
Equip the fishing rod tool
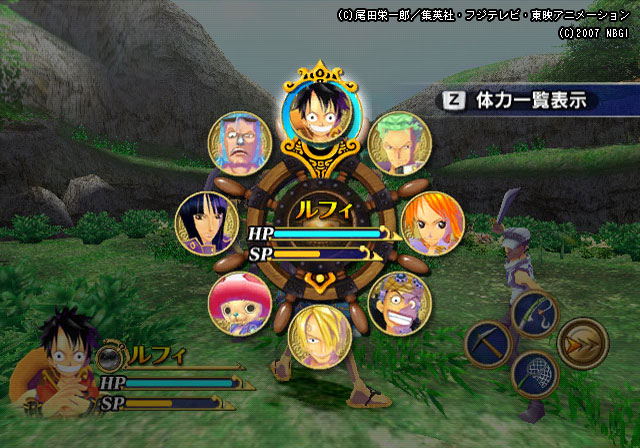pyautogui.click(x=533, y=316)
